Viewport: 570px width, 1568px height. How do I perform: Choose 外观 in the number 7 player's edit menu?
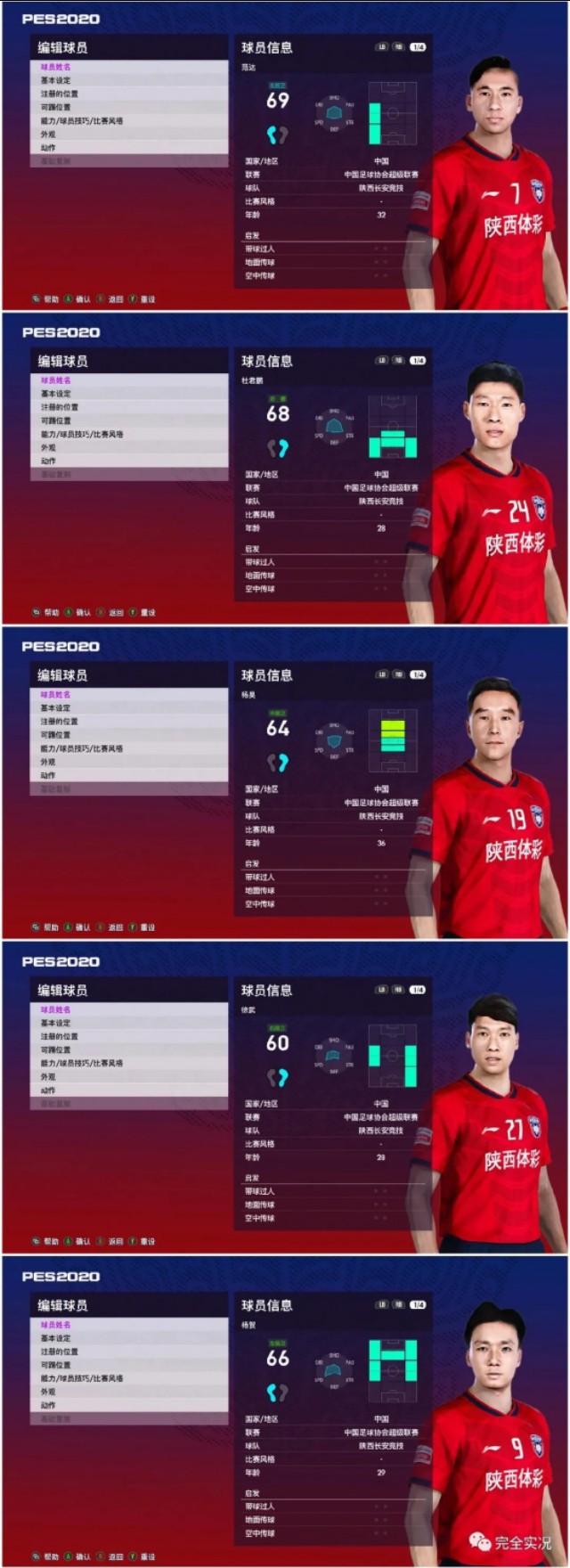pos(48,135)
